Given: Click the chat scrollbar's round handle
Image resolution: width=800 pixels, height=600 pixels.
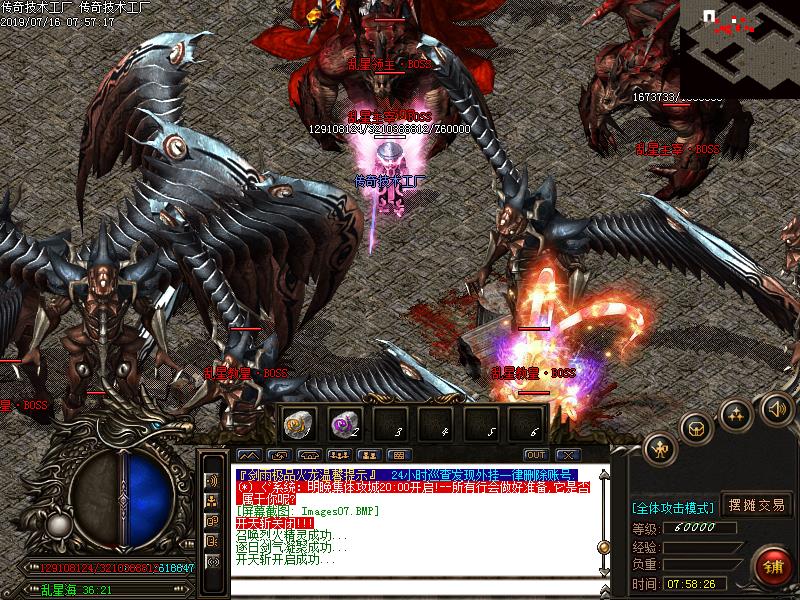Looking at the screenshot, I should (603, 546).
